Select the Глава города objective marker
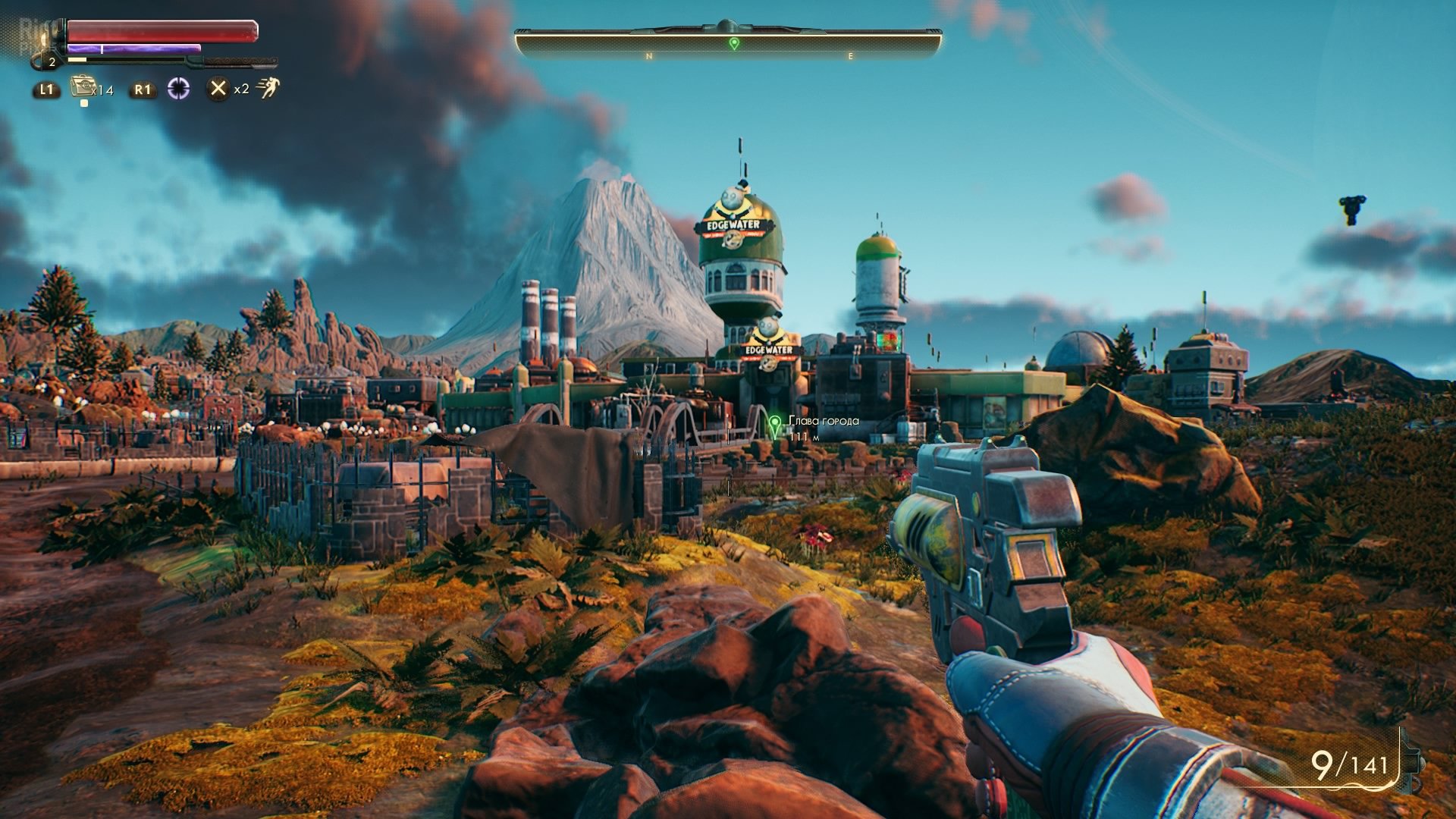1456x819 pixels. coord(774,424)
